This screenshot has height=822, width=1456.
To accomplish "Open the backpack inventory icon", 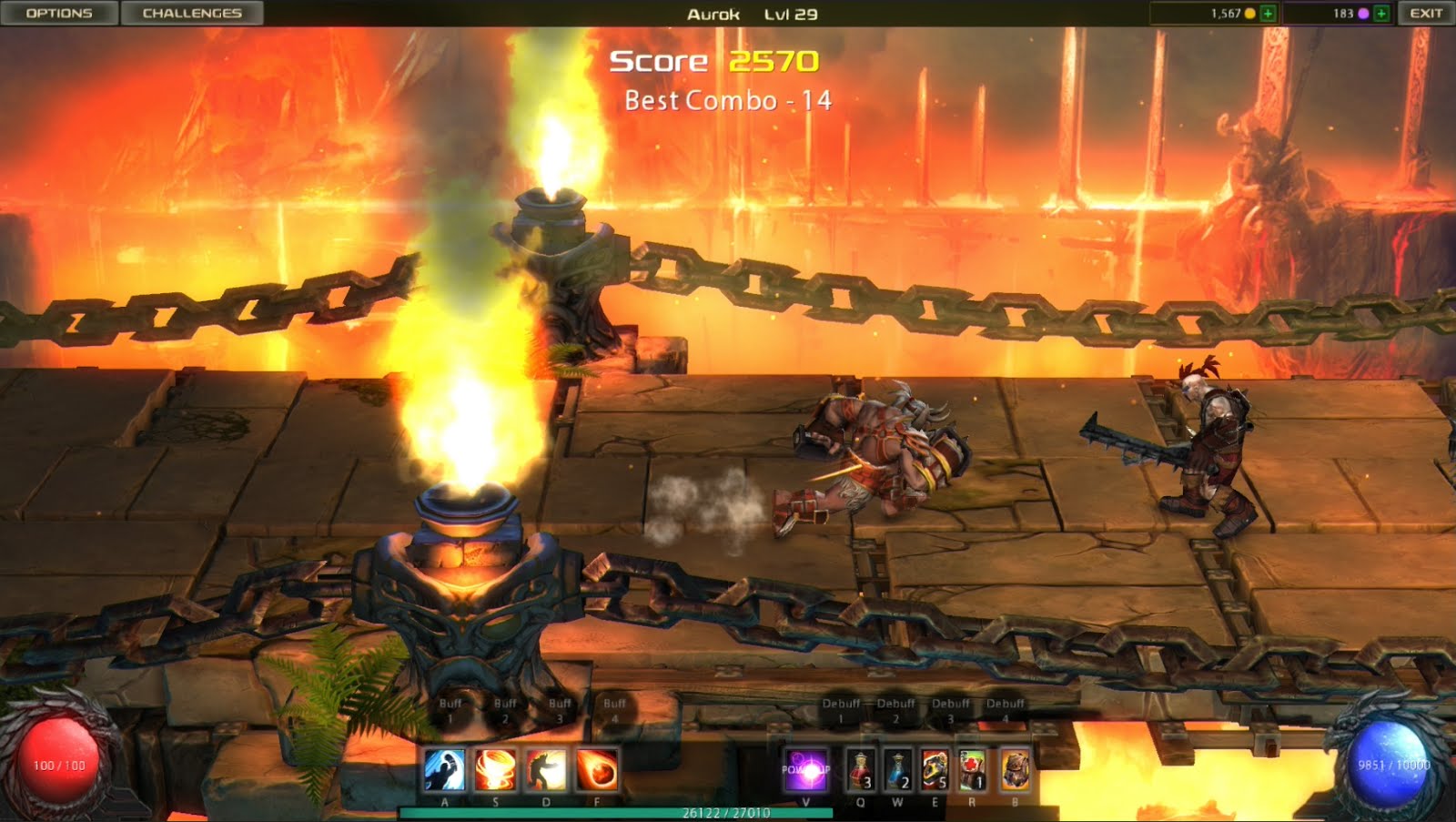I will point(1015,770).
